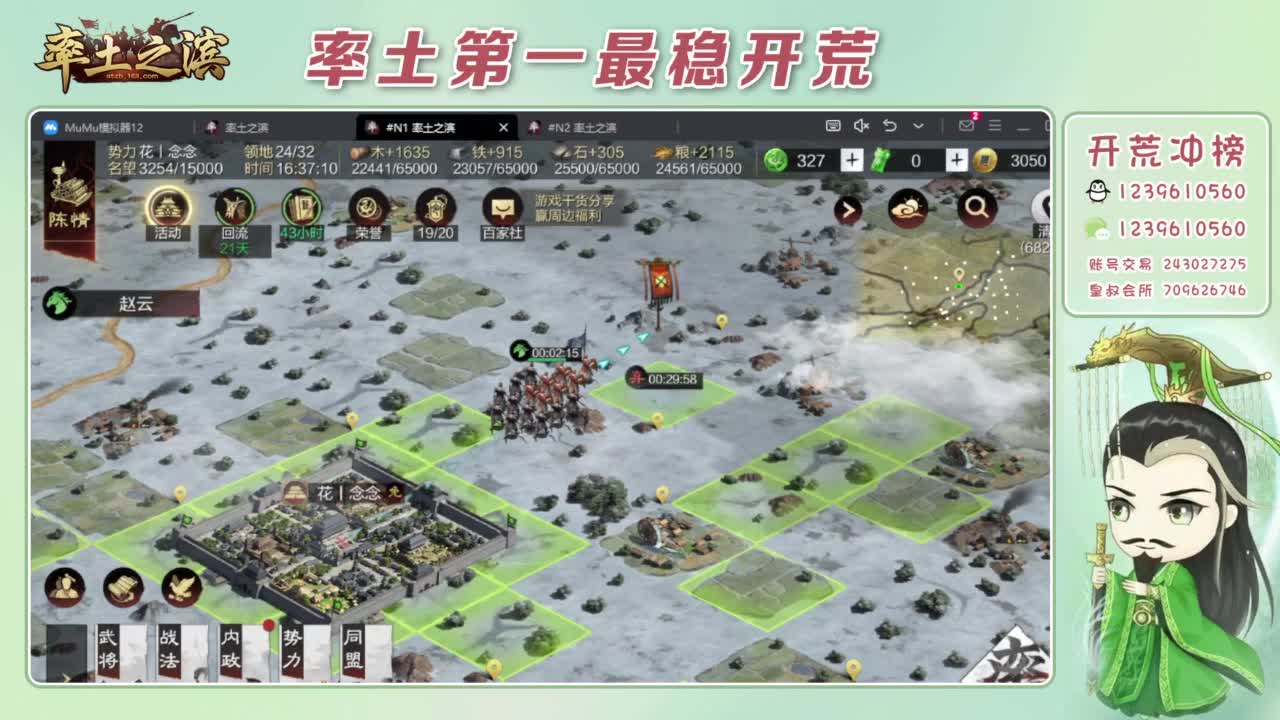Click the 赵云 banner button
Image resolution: width=1280 pixels, height=720 pixels.
136,305
